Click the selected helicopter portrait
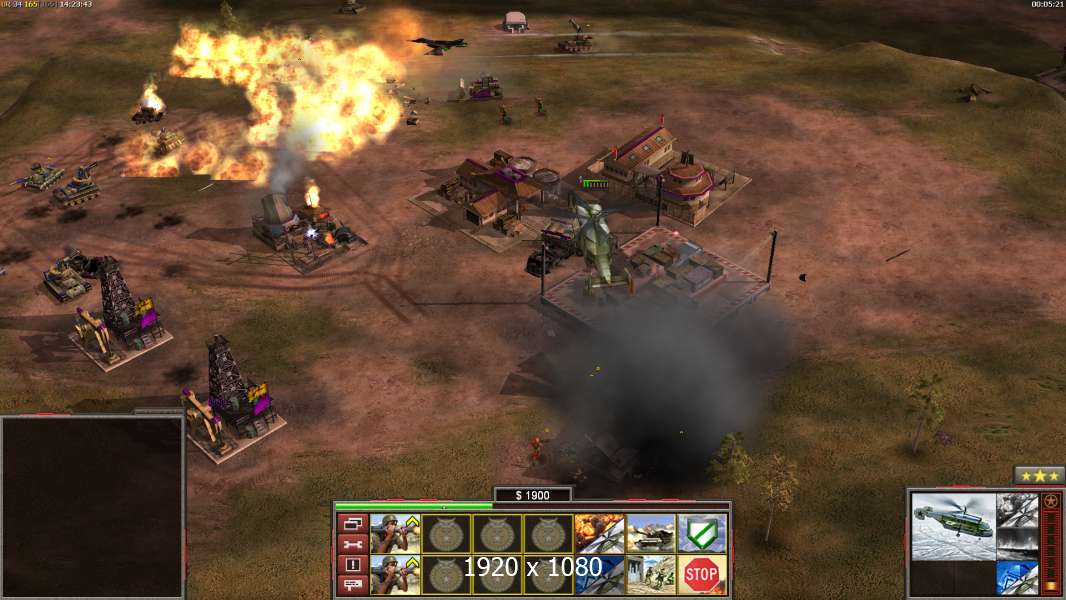The image size is (1066, 600). [954, 525]
